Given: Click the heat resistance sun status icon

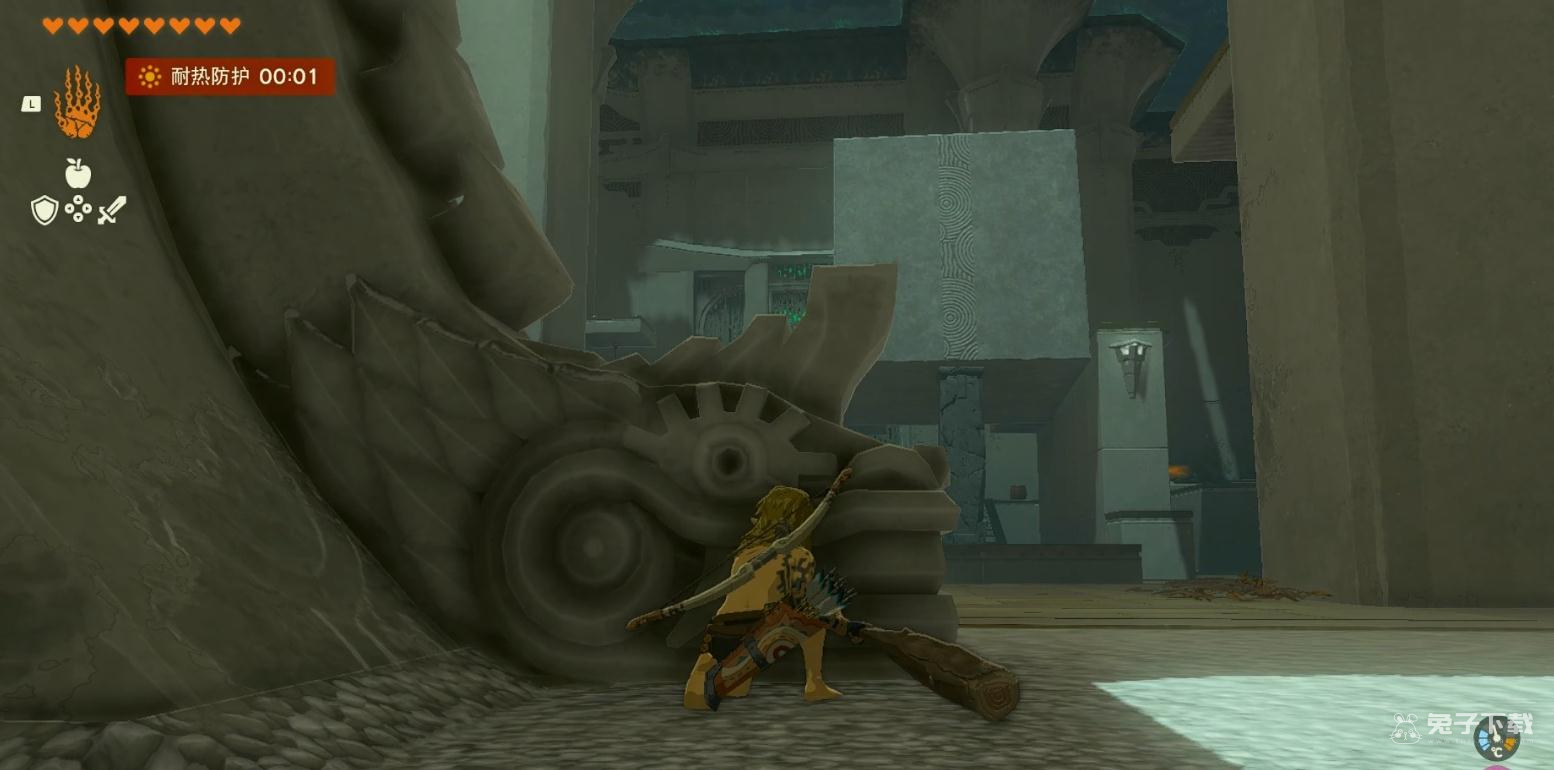Looking at the screenshot, I should pyautogui.click(x=150, y=77).
